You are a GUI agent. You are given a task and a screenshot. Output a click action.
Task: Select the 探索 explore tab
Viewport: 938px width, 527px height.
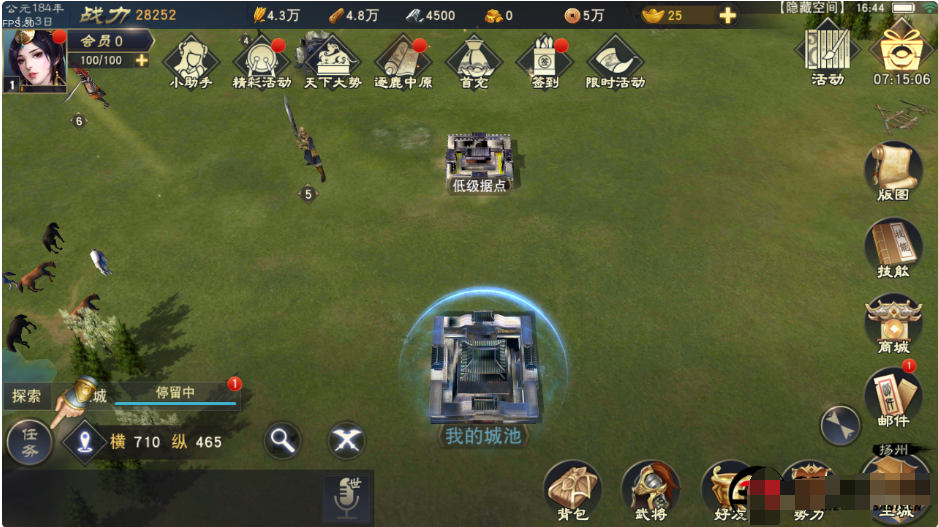(27, 396)
